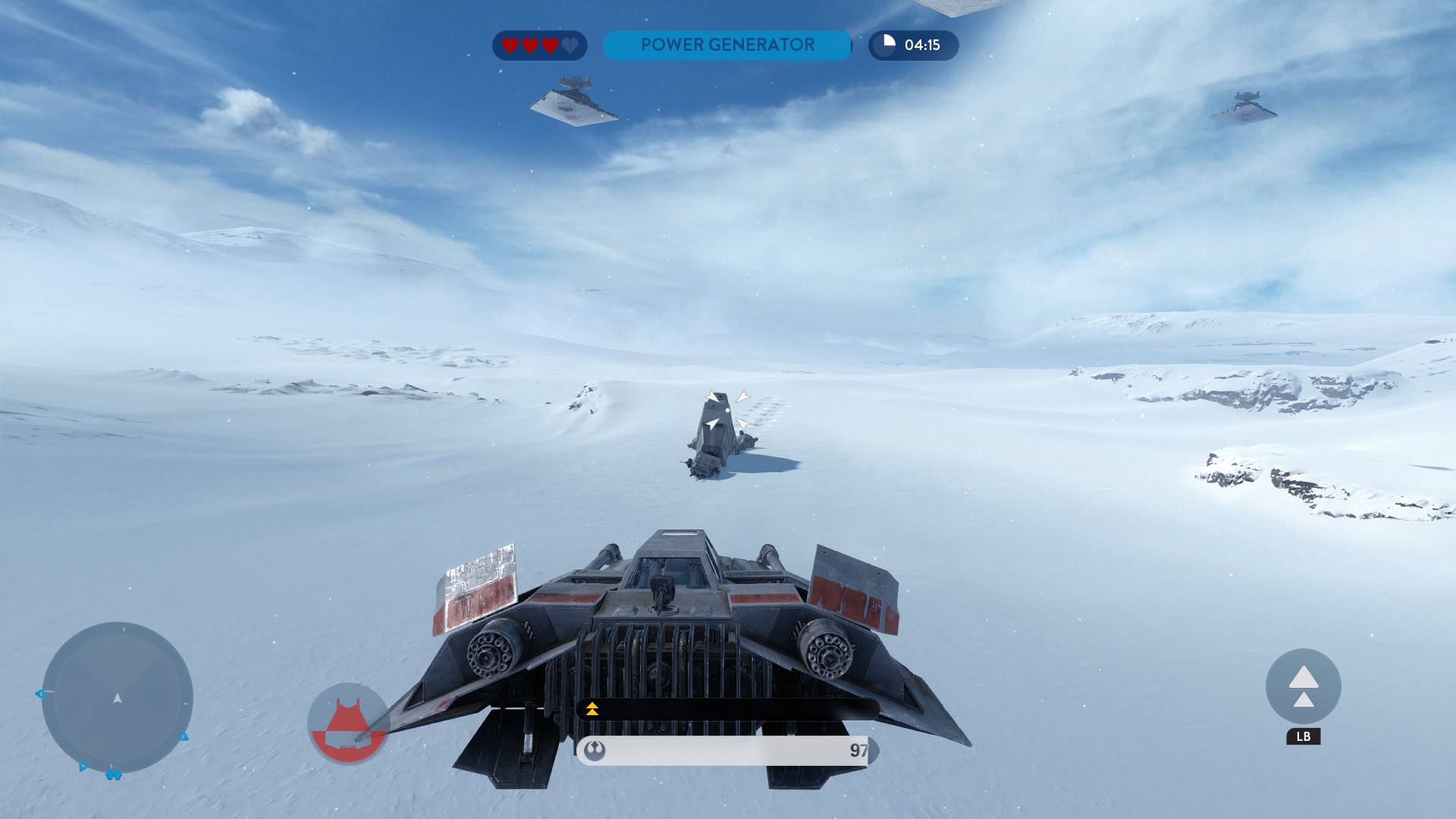Viewport: 1456px width, 819px height.
Task: Activate the speed boost double-arrow ability
Action: pos(1303,686)
